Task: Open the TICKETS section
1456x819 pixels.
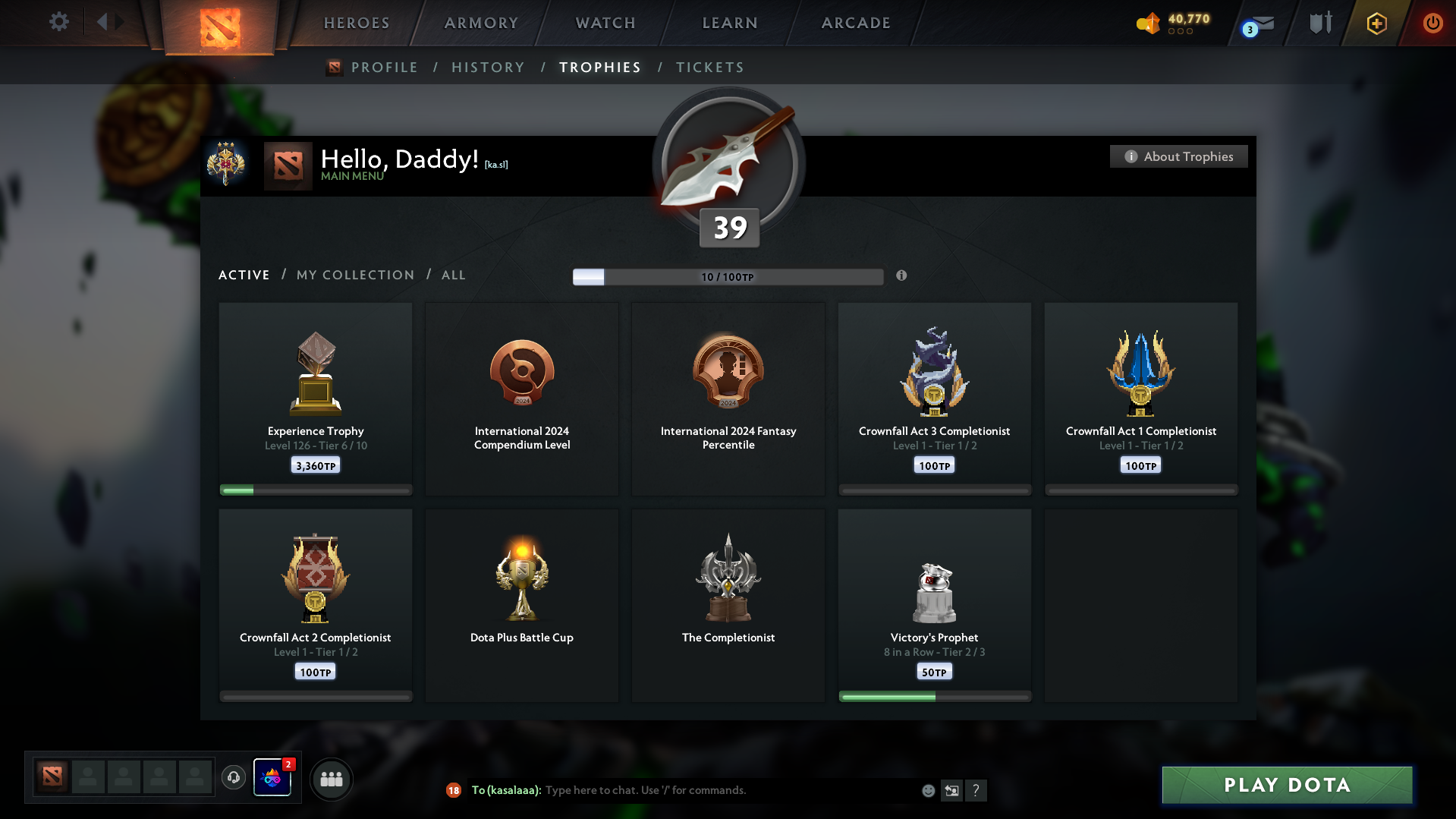Action: 709,68
